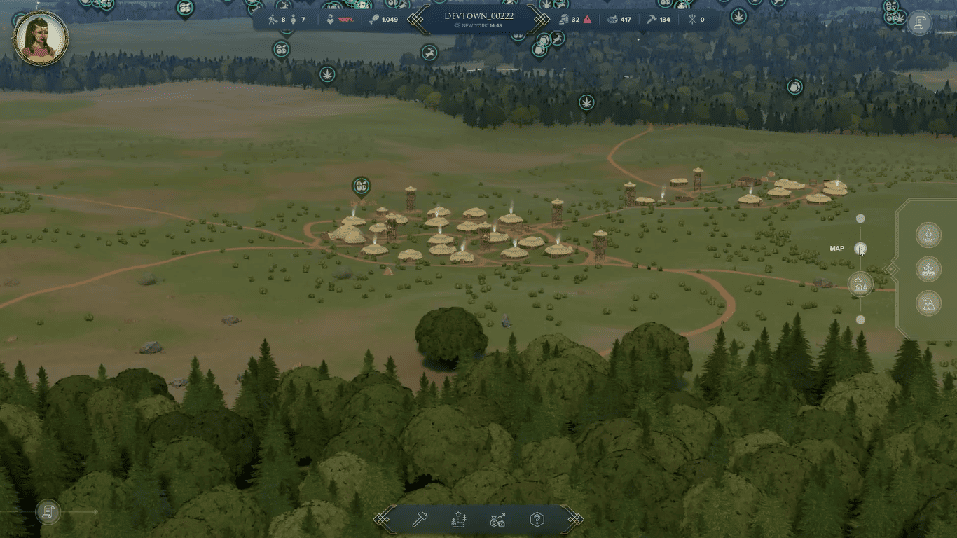
Task: Click the bottom round button in side panel
Action: [x=928, y=303]
